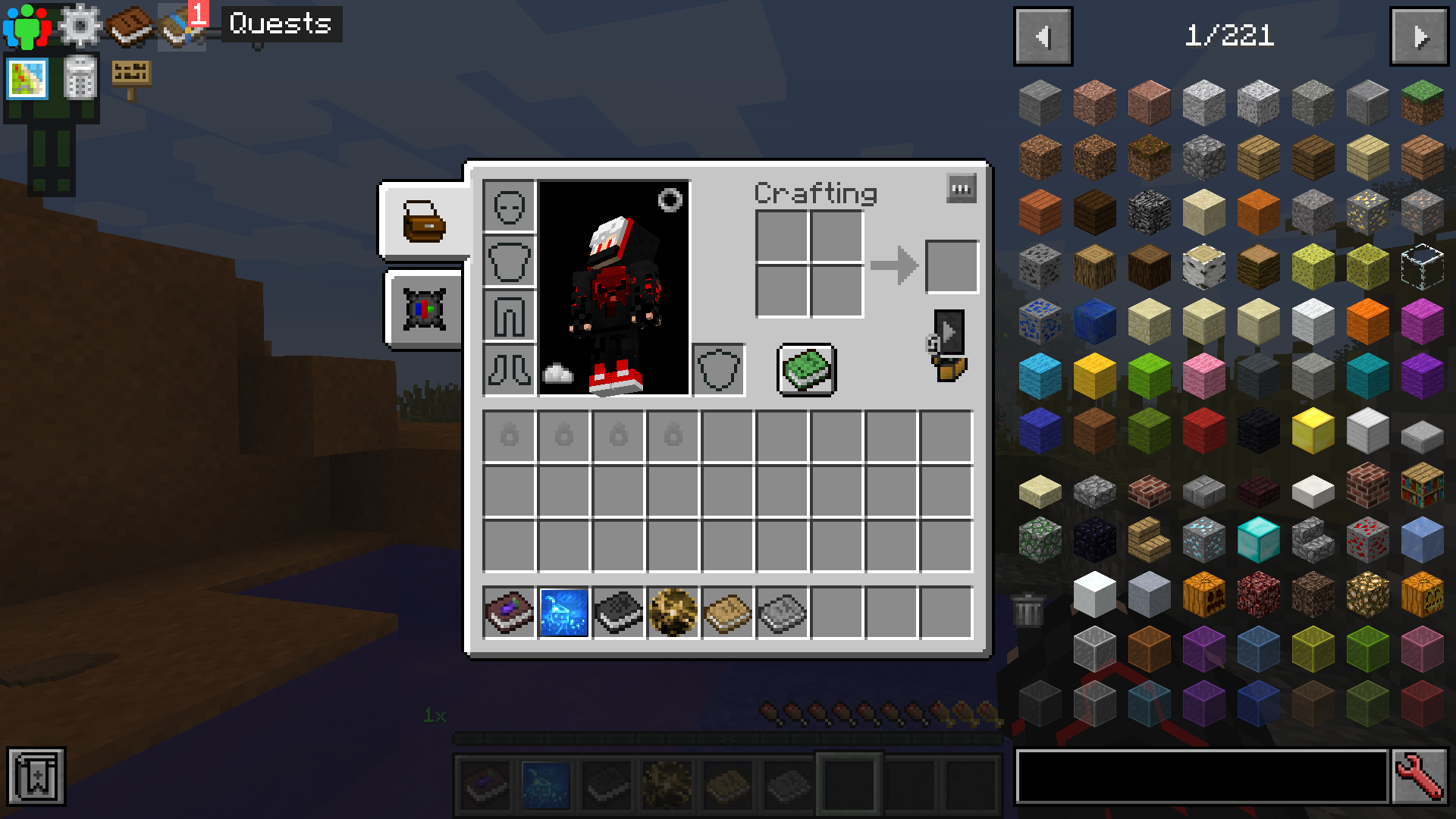Click the chest transfer icon near crafting grid
Screen dimensions: 1456x819
tap(948, 345)
